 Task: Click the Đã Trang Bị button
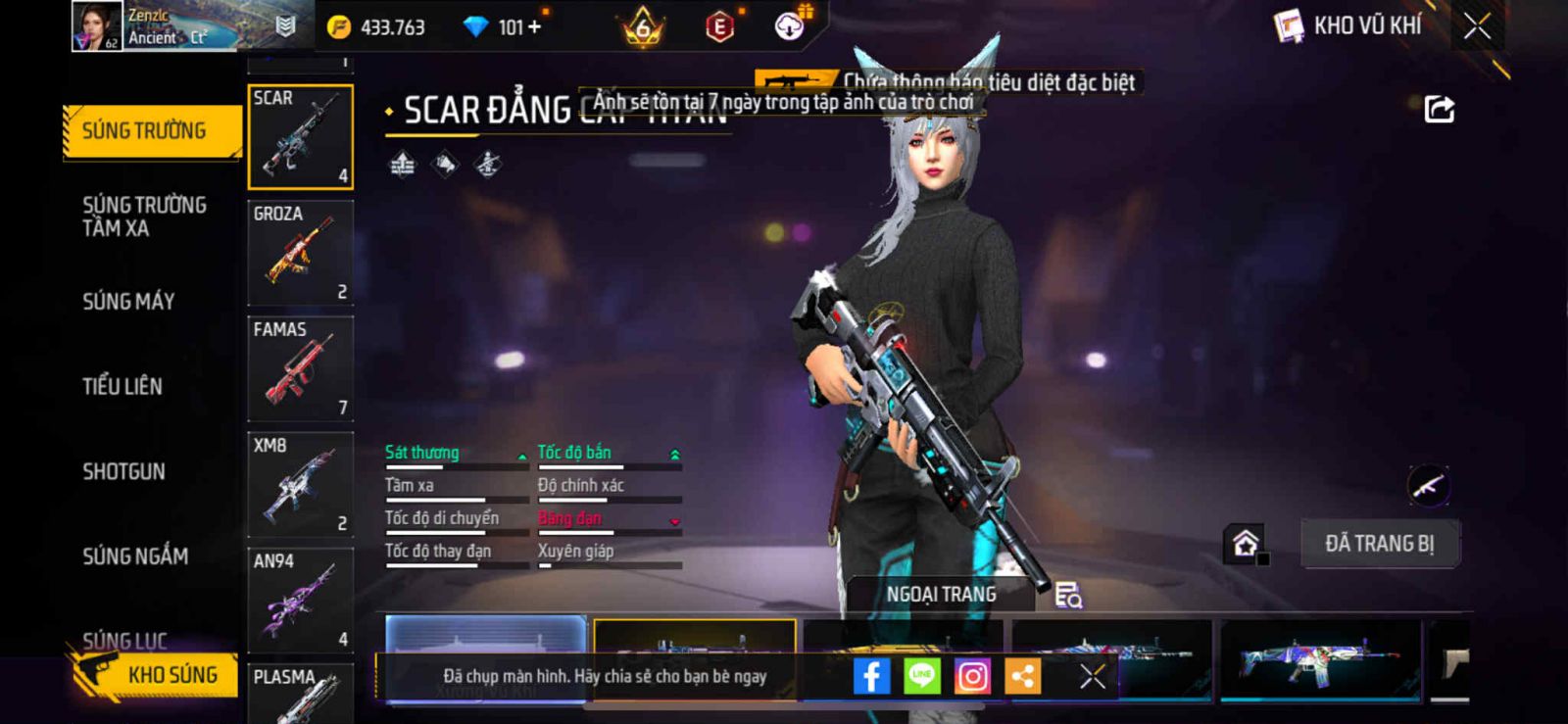1379,544
